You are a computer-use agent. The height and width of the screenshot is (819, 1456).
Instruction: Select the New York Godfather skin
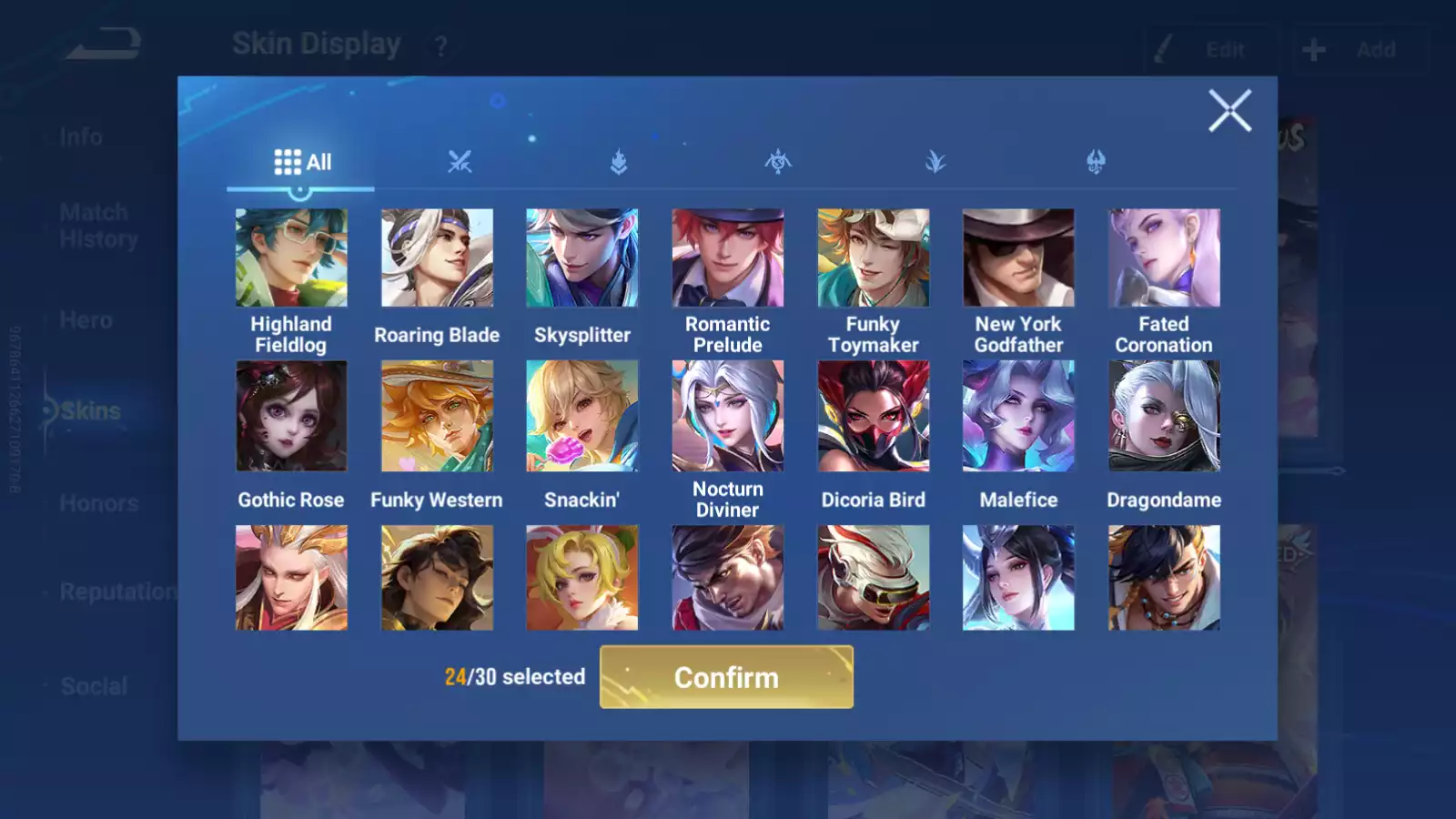pos(1018,258)
